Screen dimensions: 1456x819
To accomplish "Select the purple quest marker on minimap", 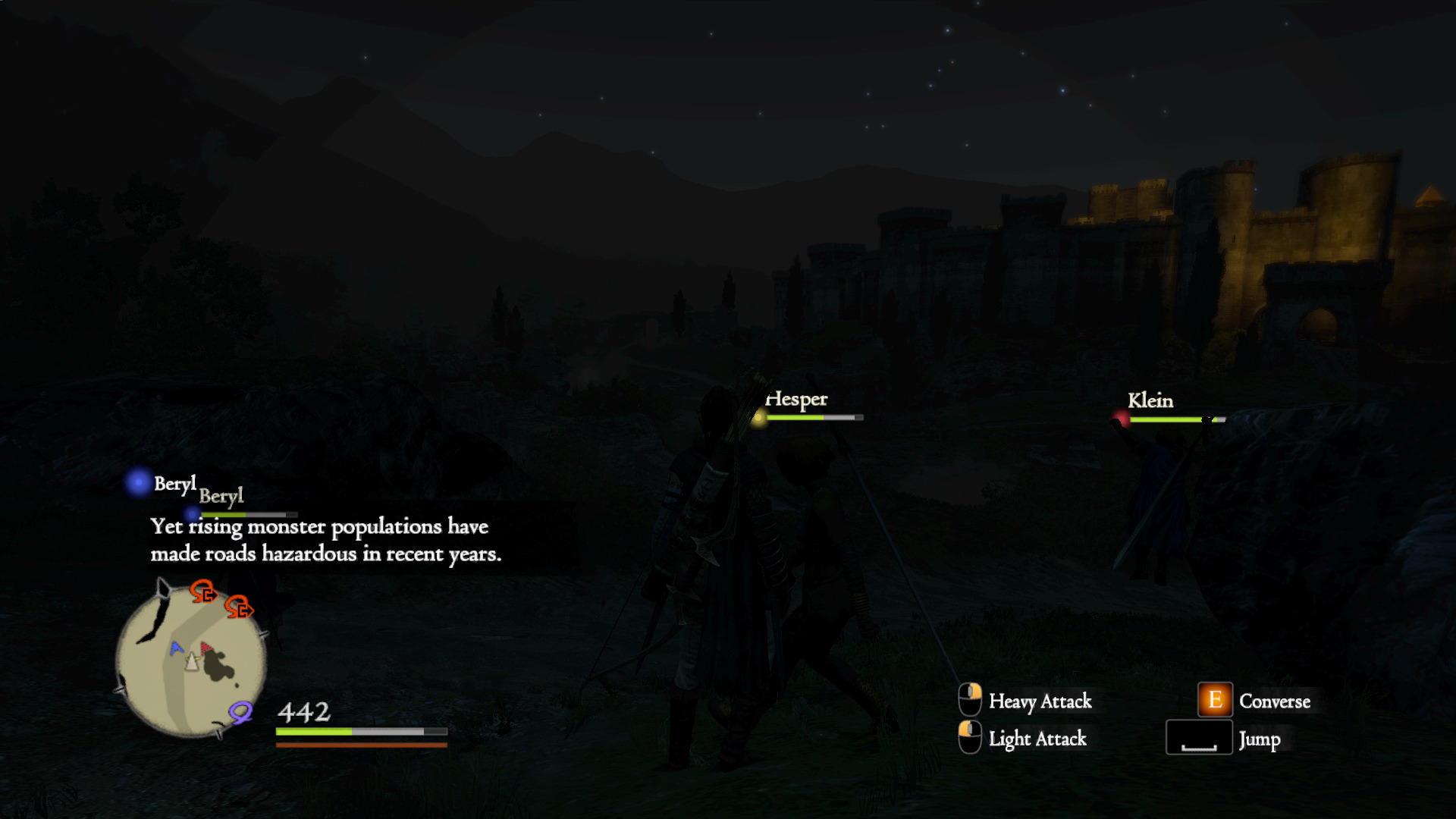I will [240, 711].
